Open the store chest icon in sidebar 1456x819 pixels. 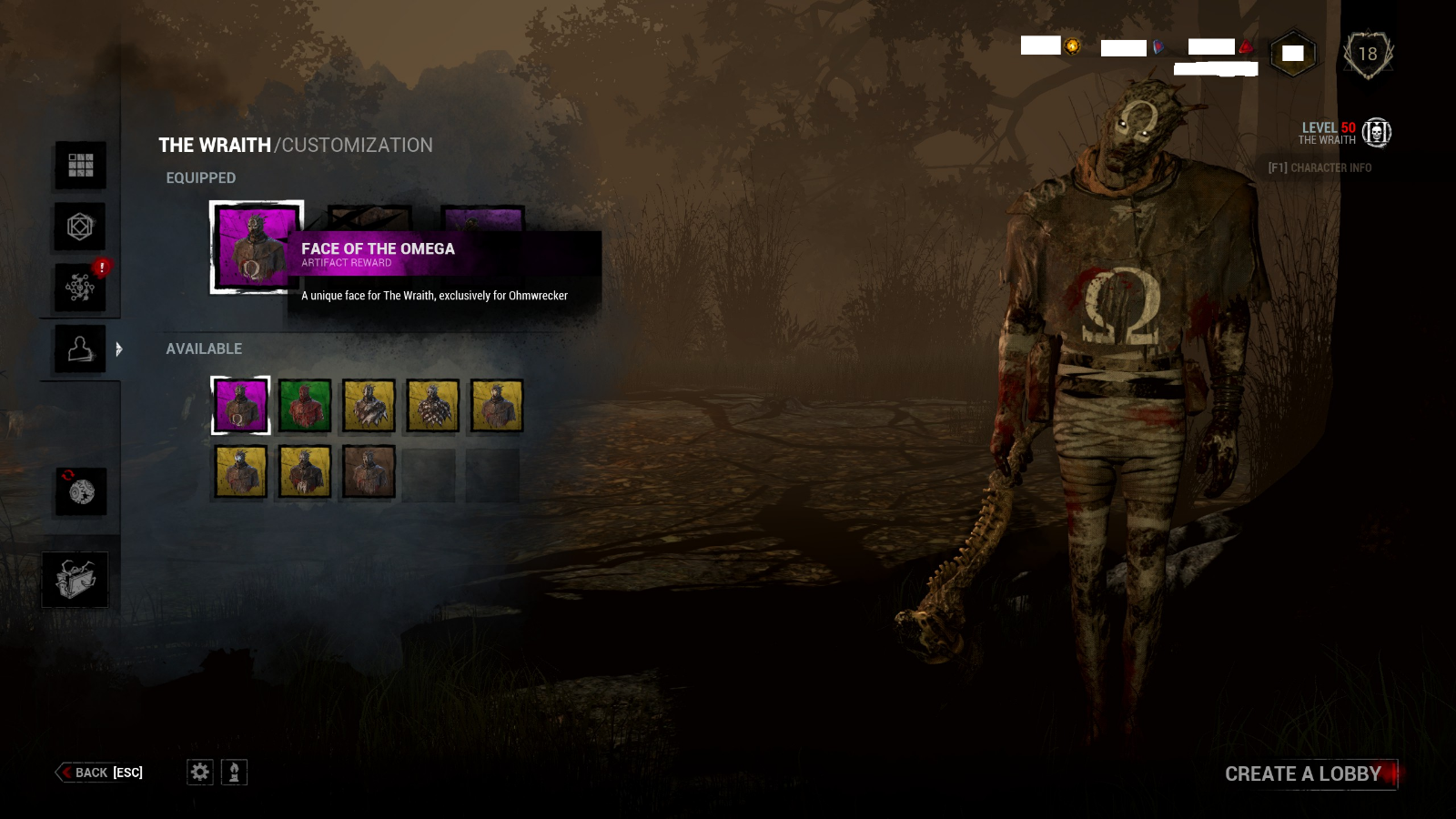point(76,579)
